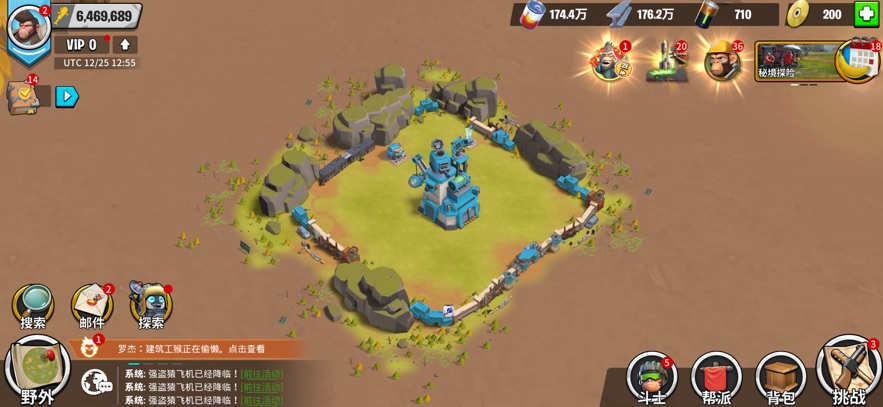Open the quest book with checkmark
This screenshot has height=407, width=883.
(21, 95)
